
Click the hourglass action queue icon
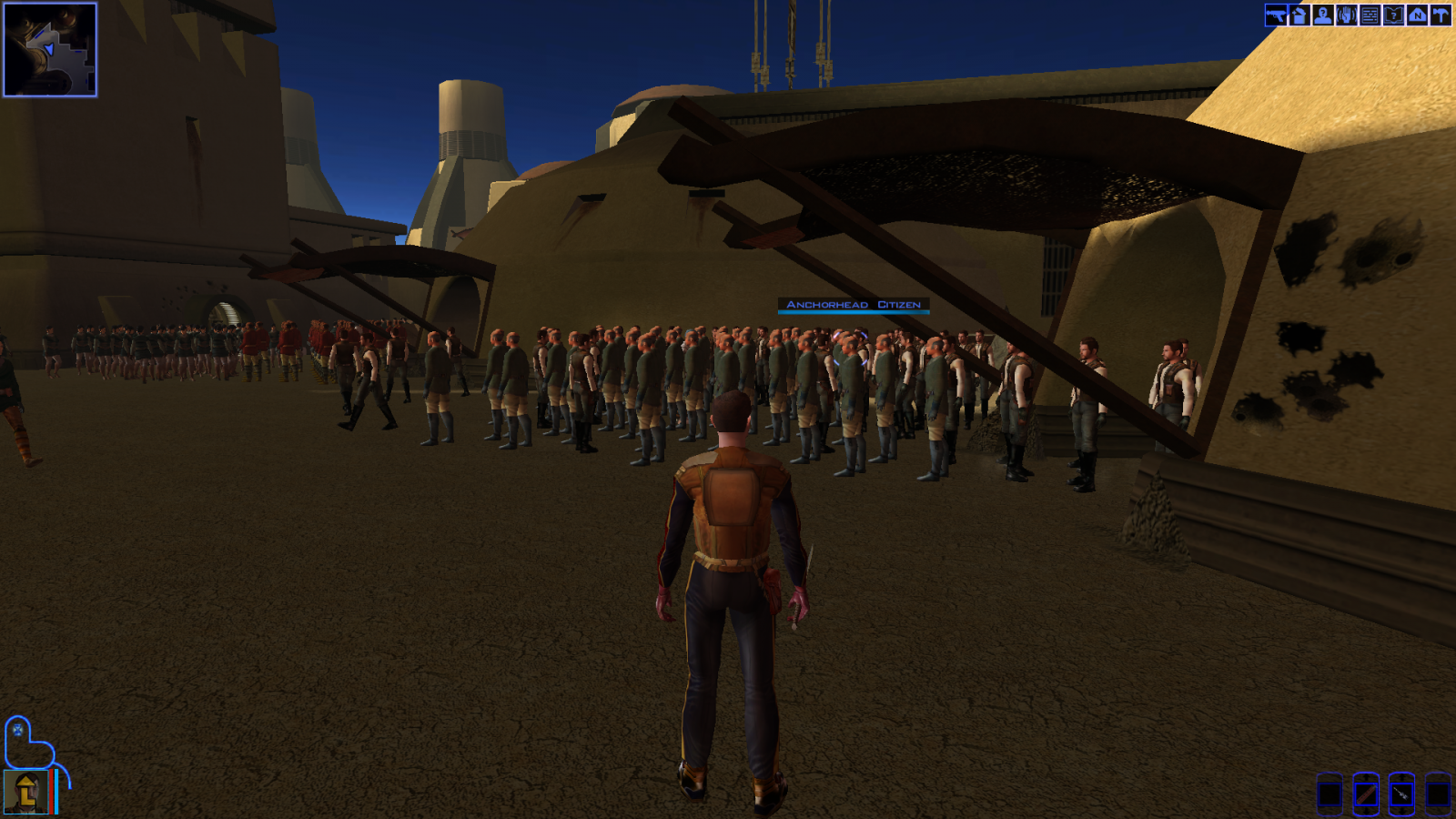pos(18,730)
